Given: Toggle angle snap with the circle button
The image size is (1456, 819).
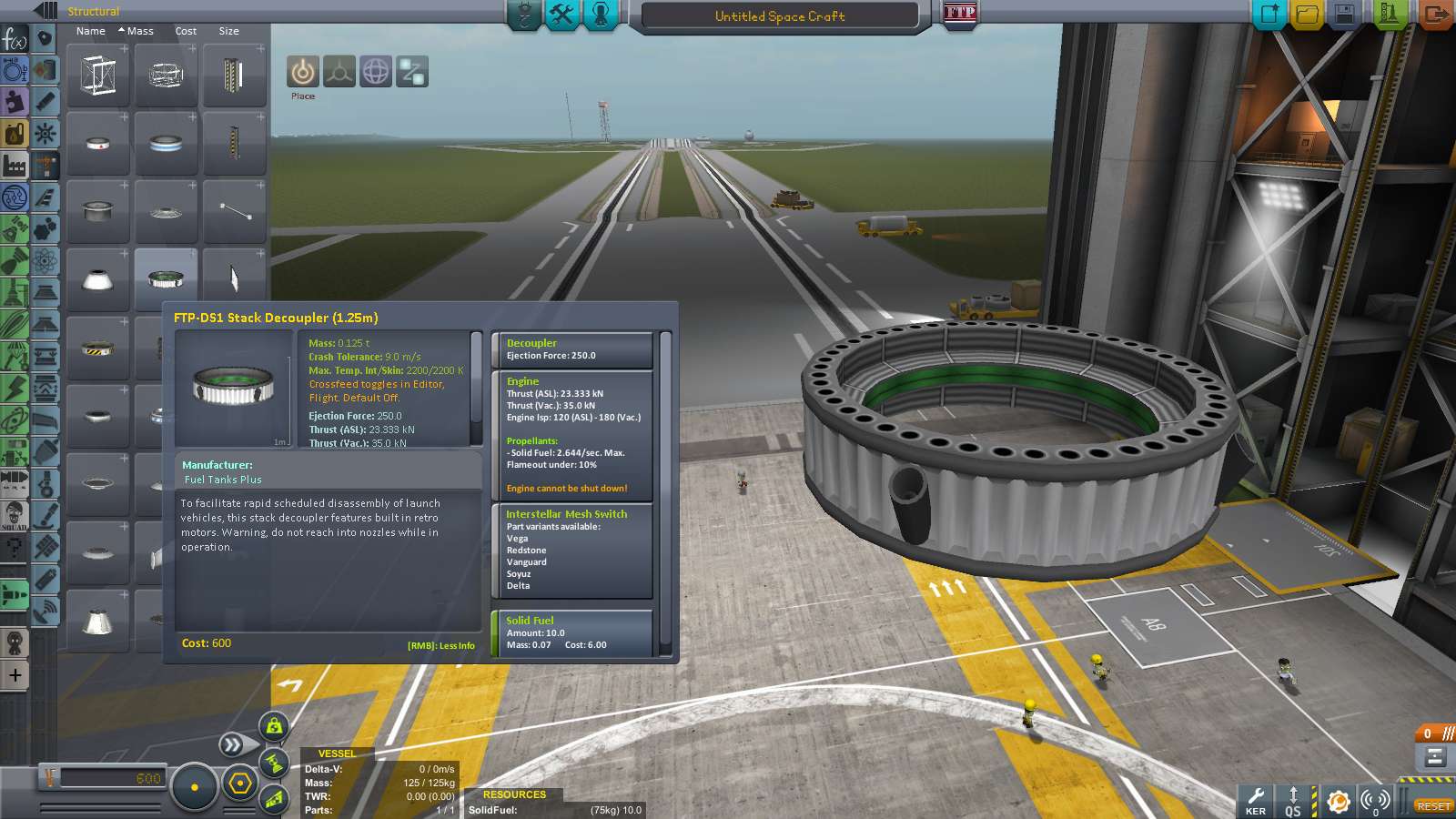Looking at the screenshot, I should (x=195, y=785).
